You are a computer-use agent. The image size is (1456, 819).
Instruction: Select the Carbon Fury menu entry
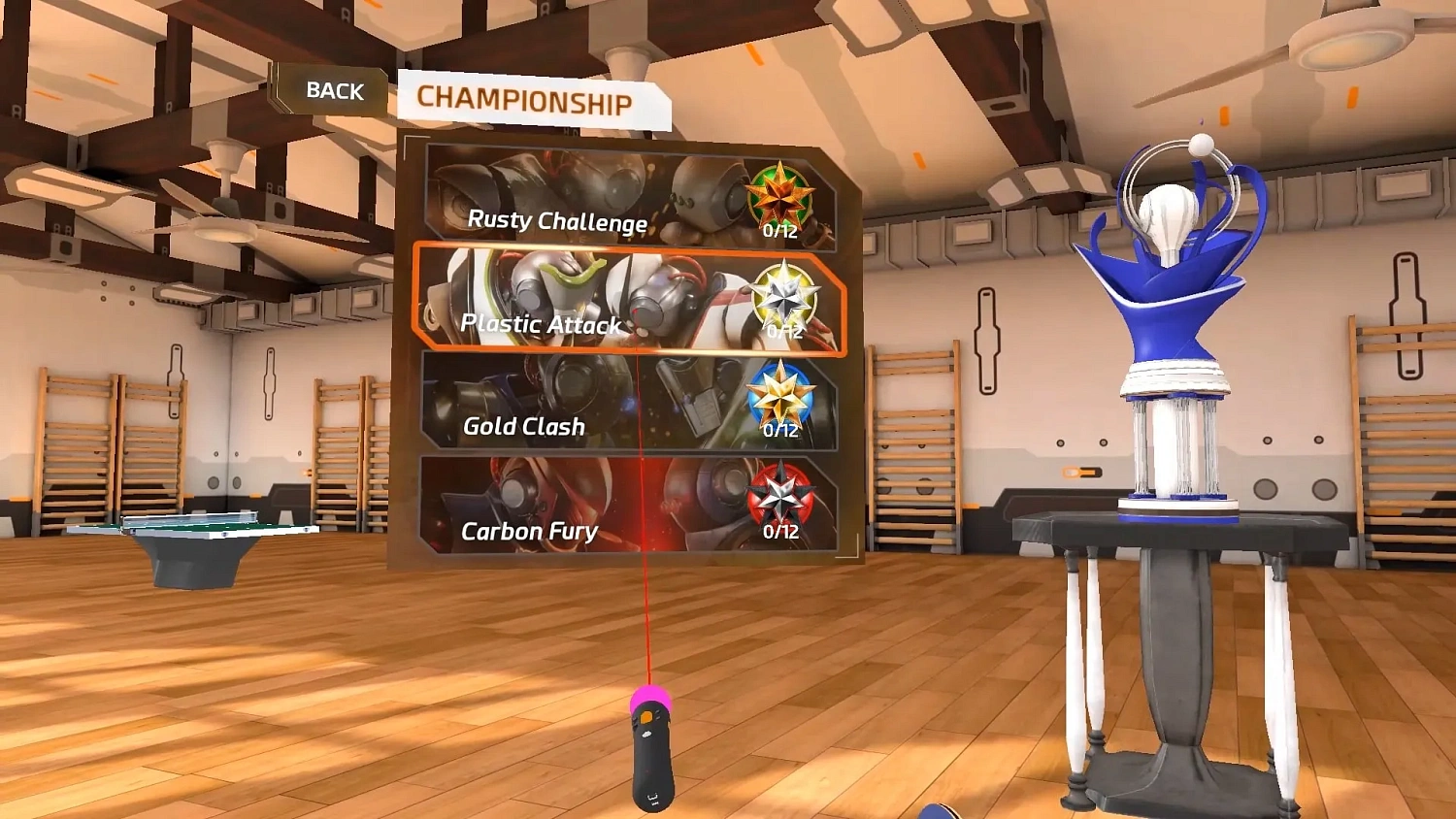[530, 531]
